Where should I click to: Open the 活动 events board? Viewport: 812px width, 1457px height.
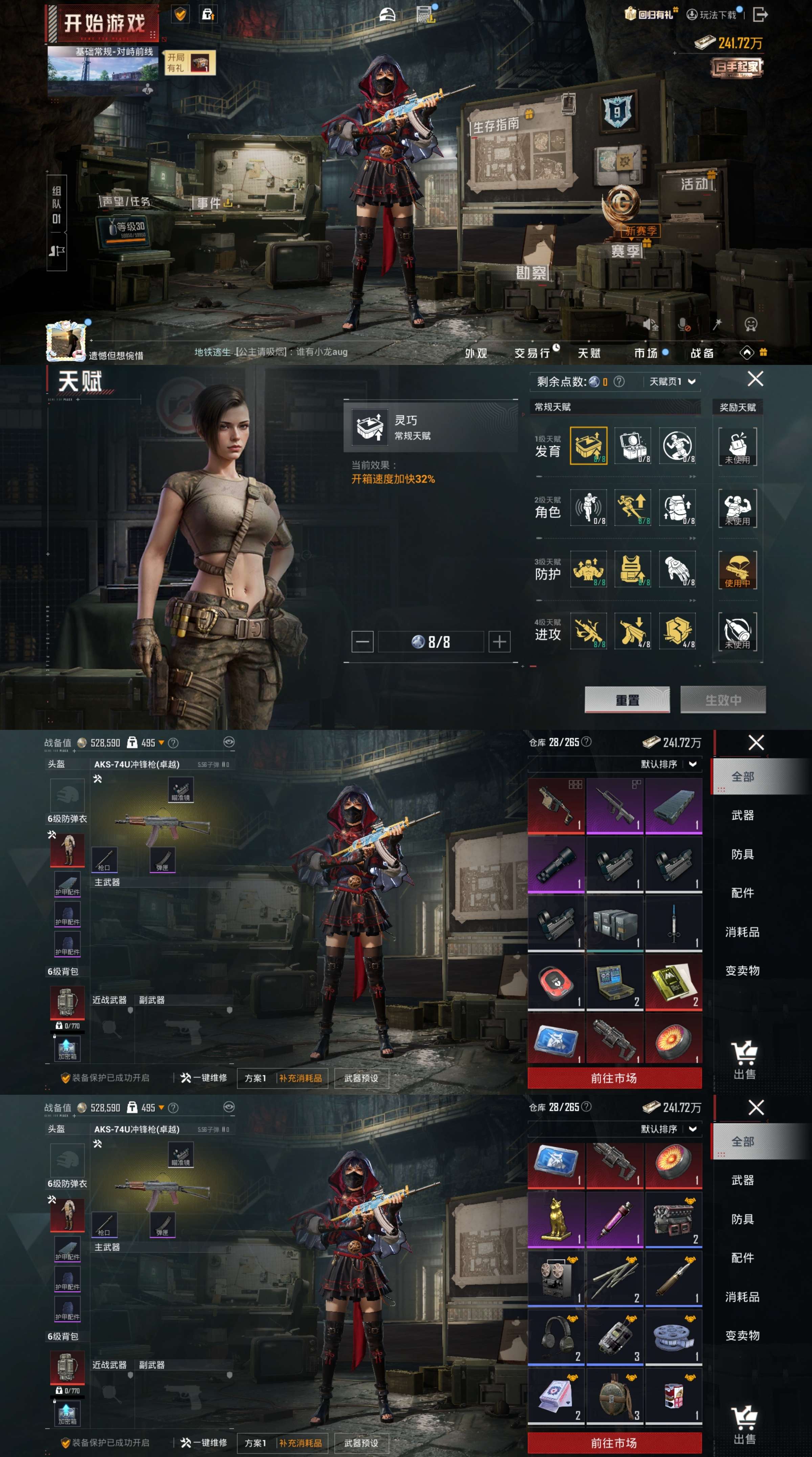tap(695, 184)
